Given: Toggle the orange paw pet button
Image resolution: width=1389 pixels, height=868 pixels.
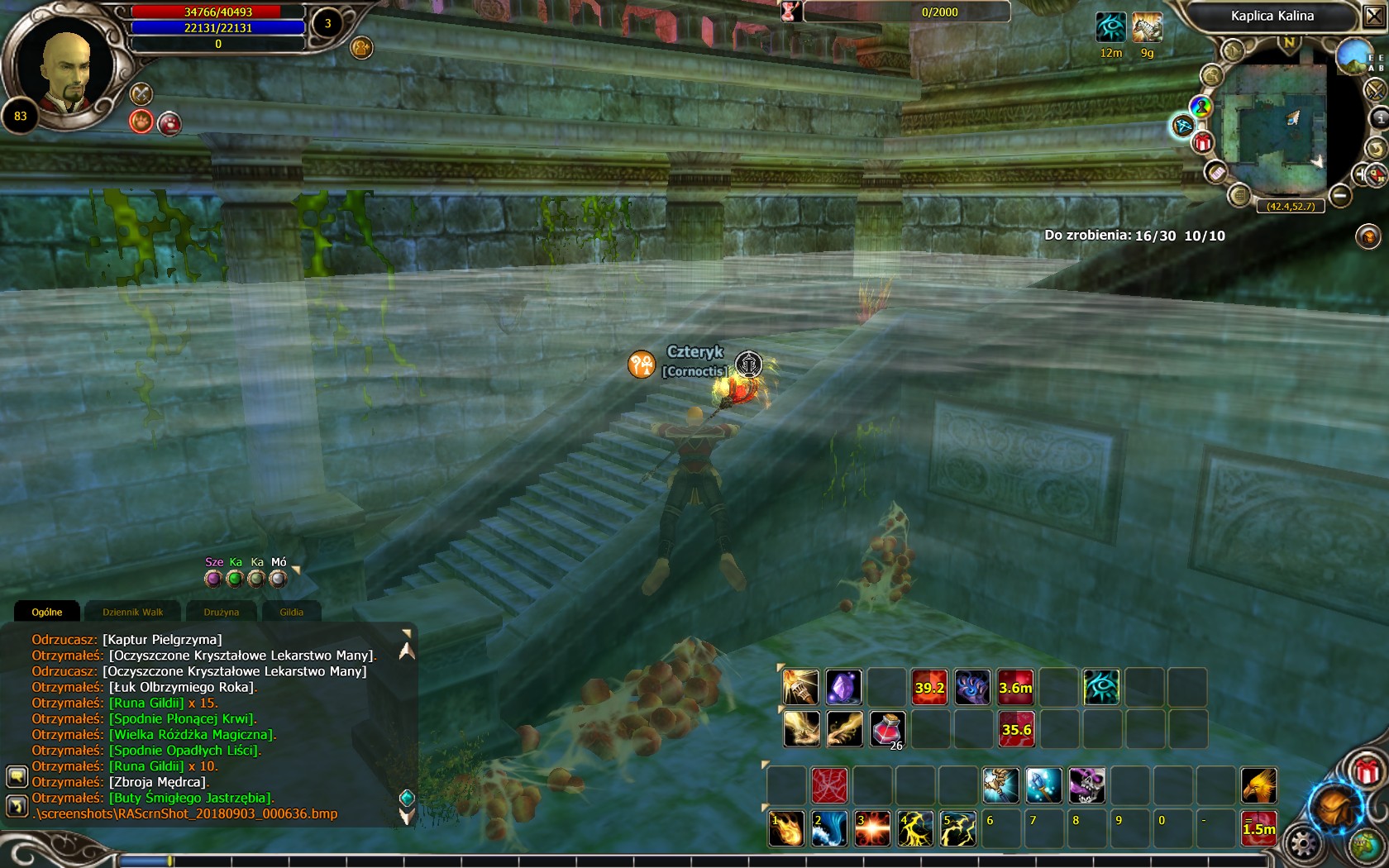Looking at the screenshot, I should (x=141, y=122).
